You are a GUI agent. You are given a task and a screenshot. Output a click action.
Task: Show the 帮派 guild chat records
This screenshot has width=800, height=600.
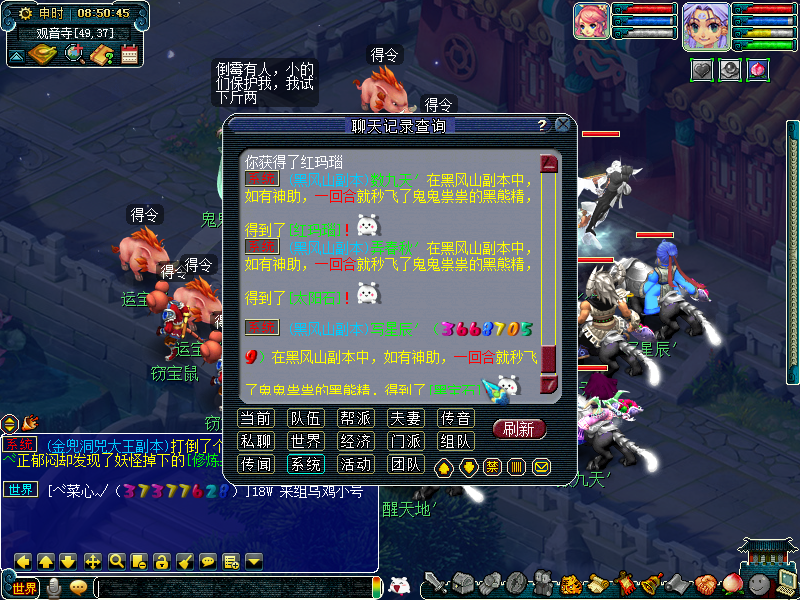click(355, 418)
